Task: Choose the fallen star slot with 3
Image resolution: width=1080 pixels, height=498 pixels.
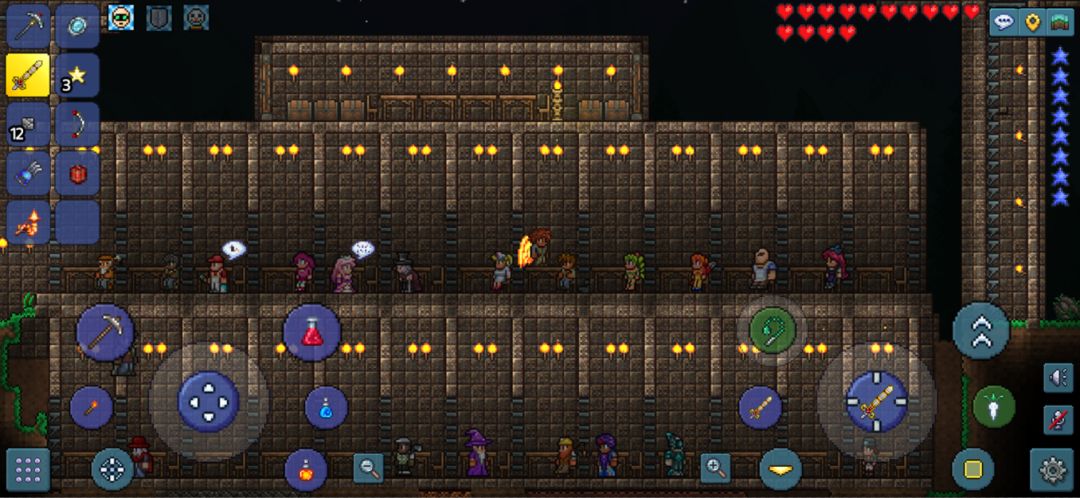Action: click(x=76, y=75)
